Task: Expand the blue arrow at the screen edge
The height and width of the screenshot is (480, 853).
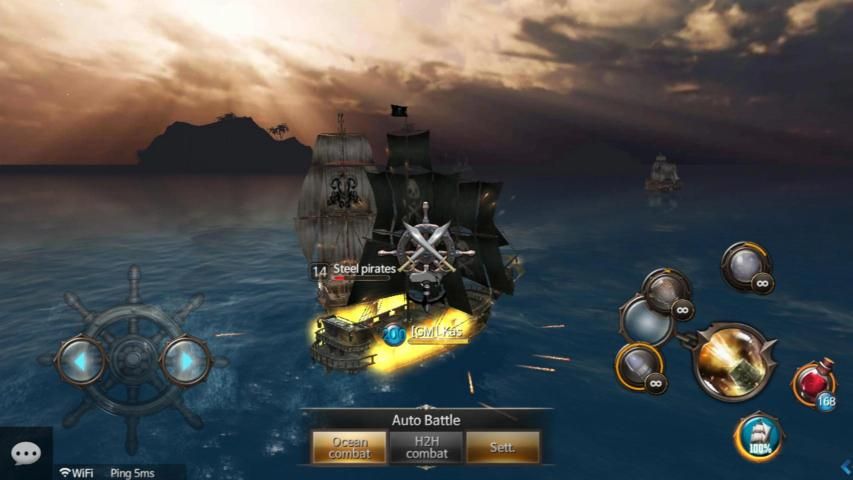Action: click(846, 466)
